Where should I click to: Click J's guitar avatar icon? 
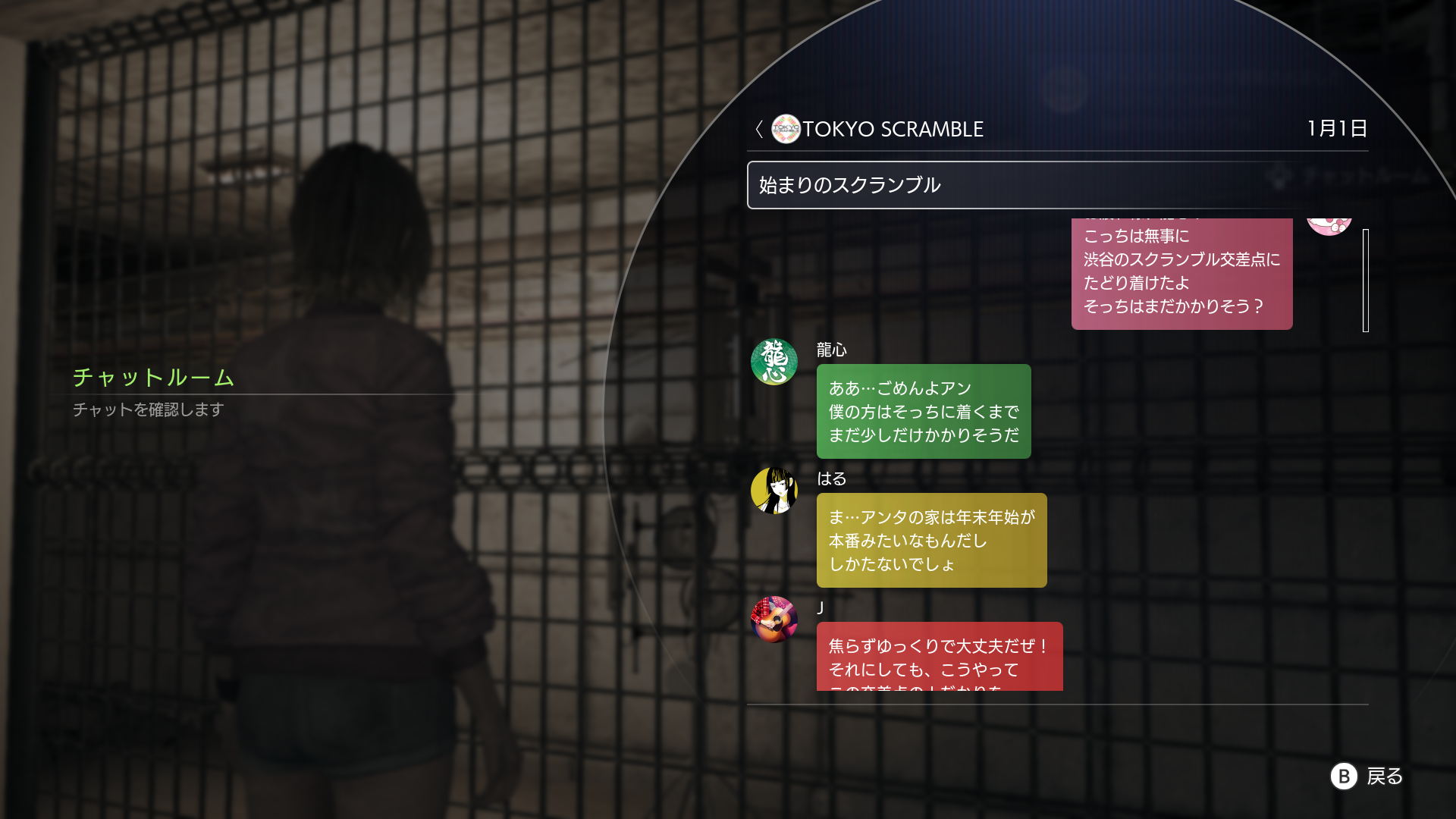click(x=774, y=620)
